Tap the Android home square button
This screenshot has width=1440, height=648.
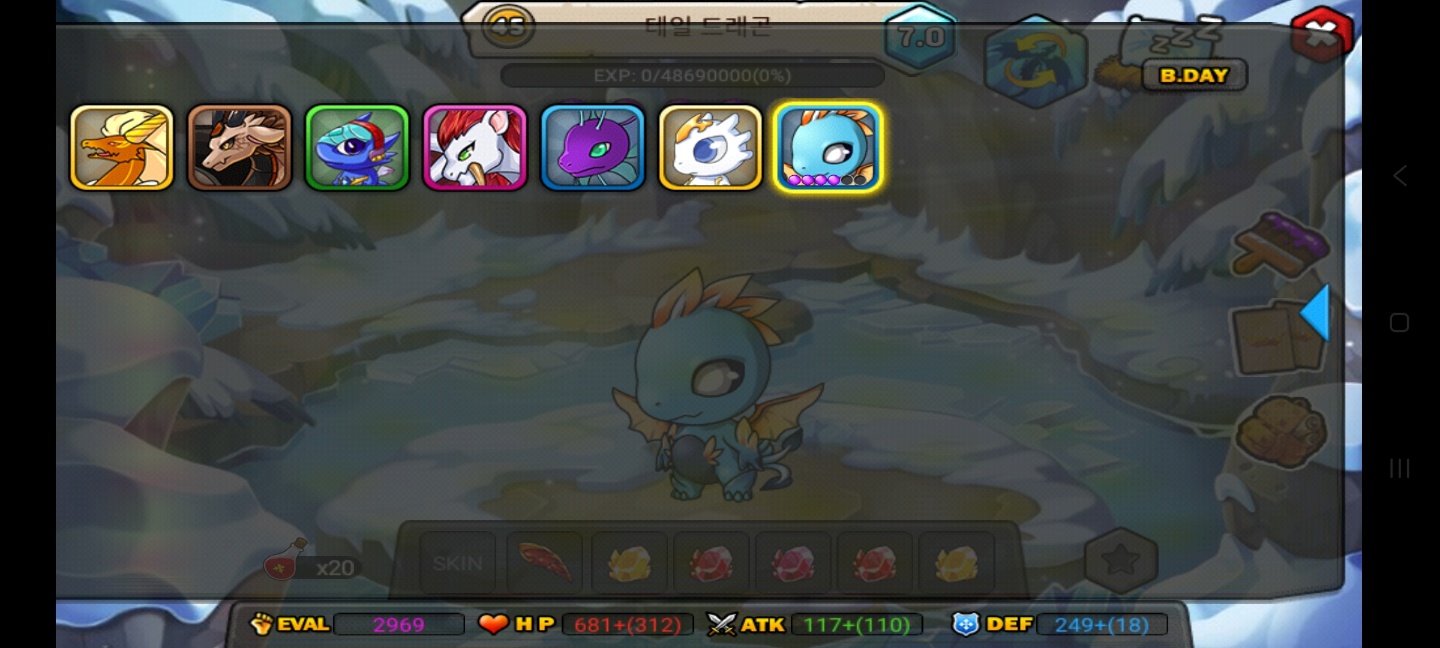(x=1400, y=323)
